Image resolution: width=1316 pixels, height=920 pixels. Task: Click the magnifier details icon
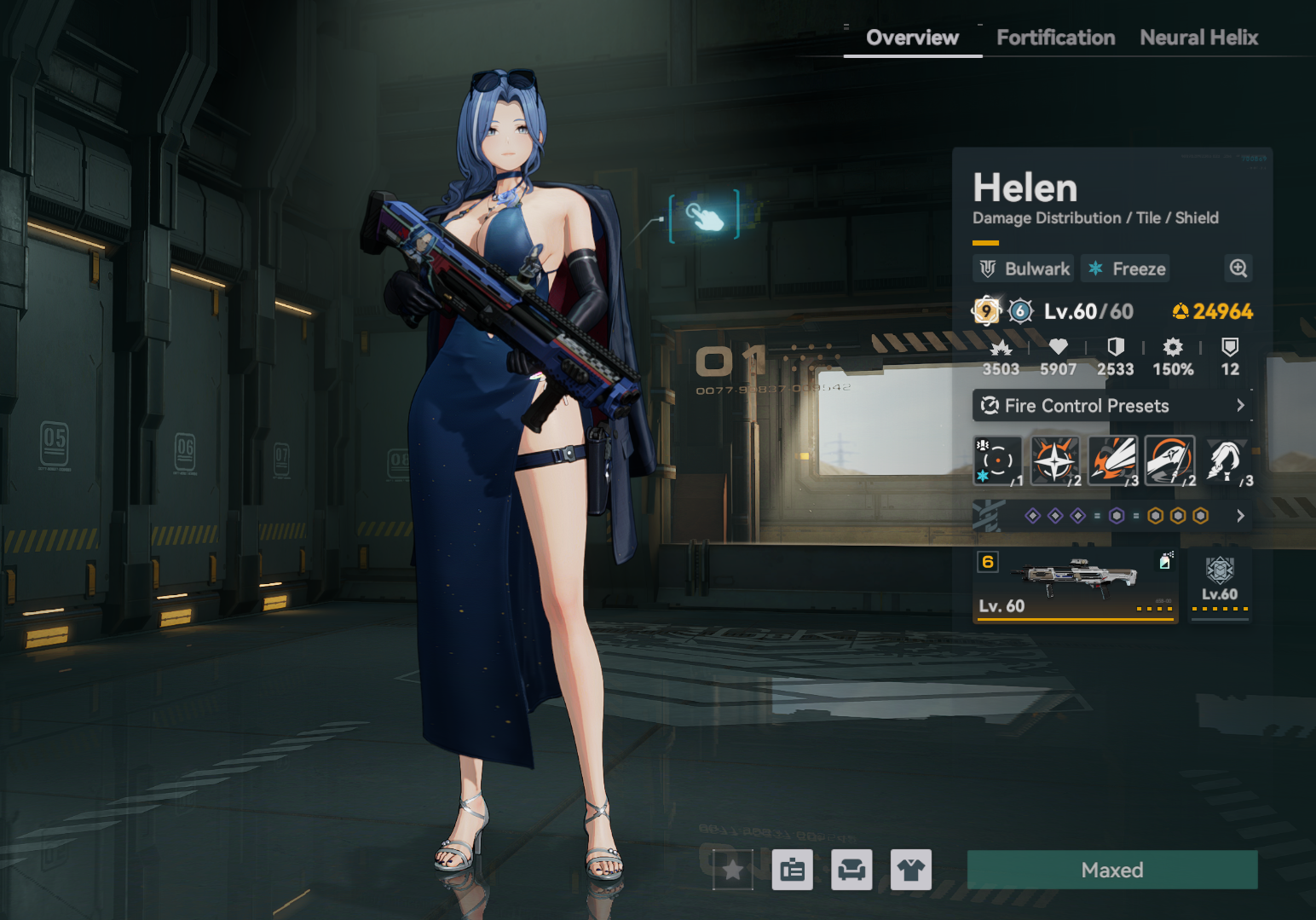pyautogui.click(x=1238, y=269)
